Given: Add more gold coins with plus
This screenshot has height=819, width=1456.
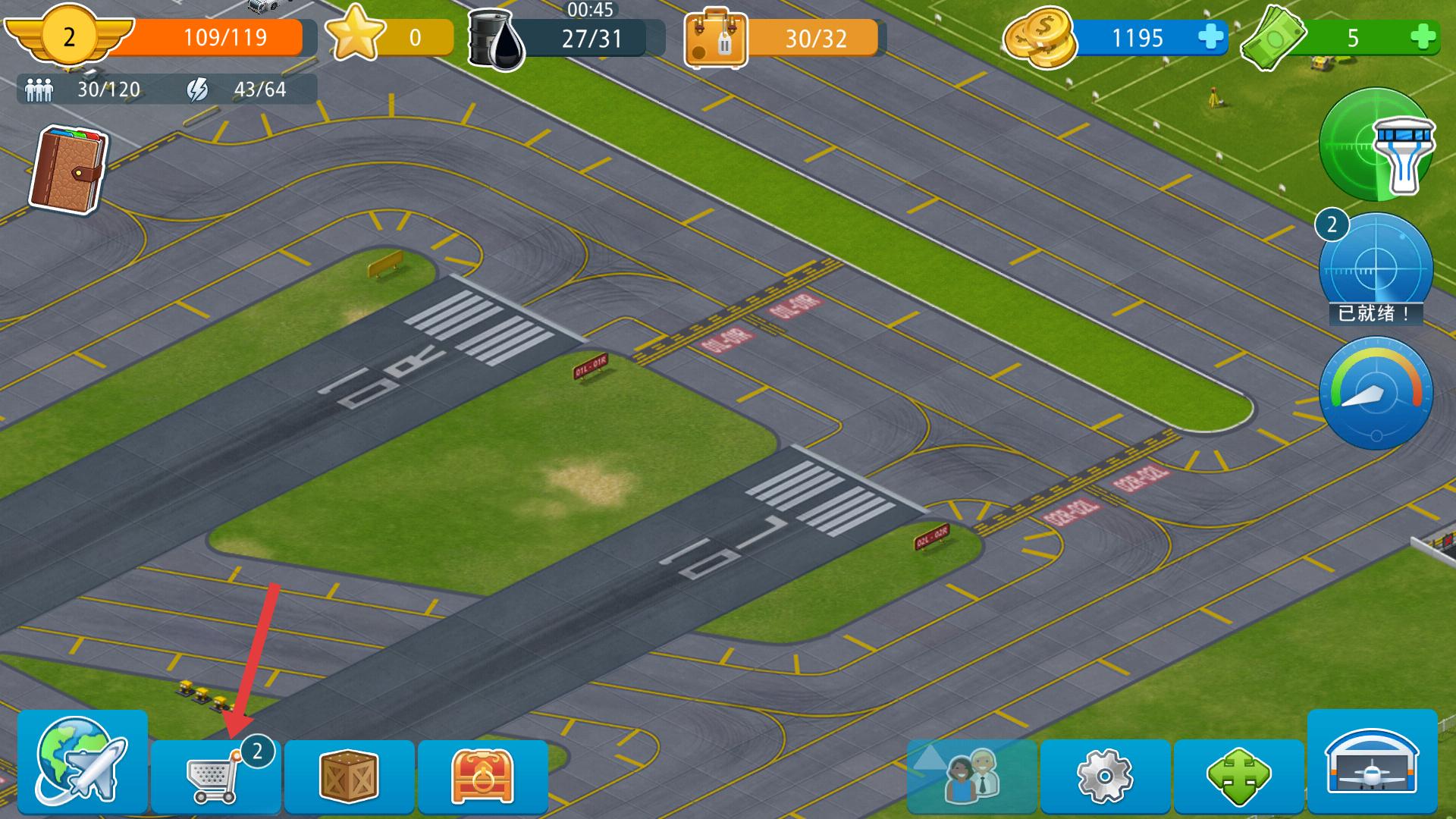Looking at the screenshot, I should tap(1210, 37).
